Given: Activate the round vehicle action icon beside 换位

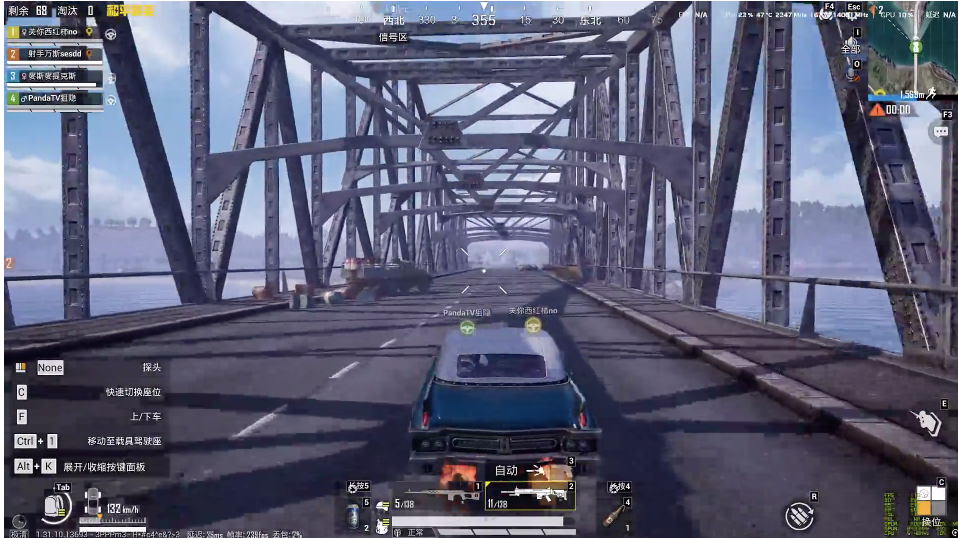Looking at the screenshot, I should pyautogui.click(x=799, y=515).
